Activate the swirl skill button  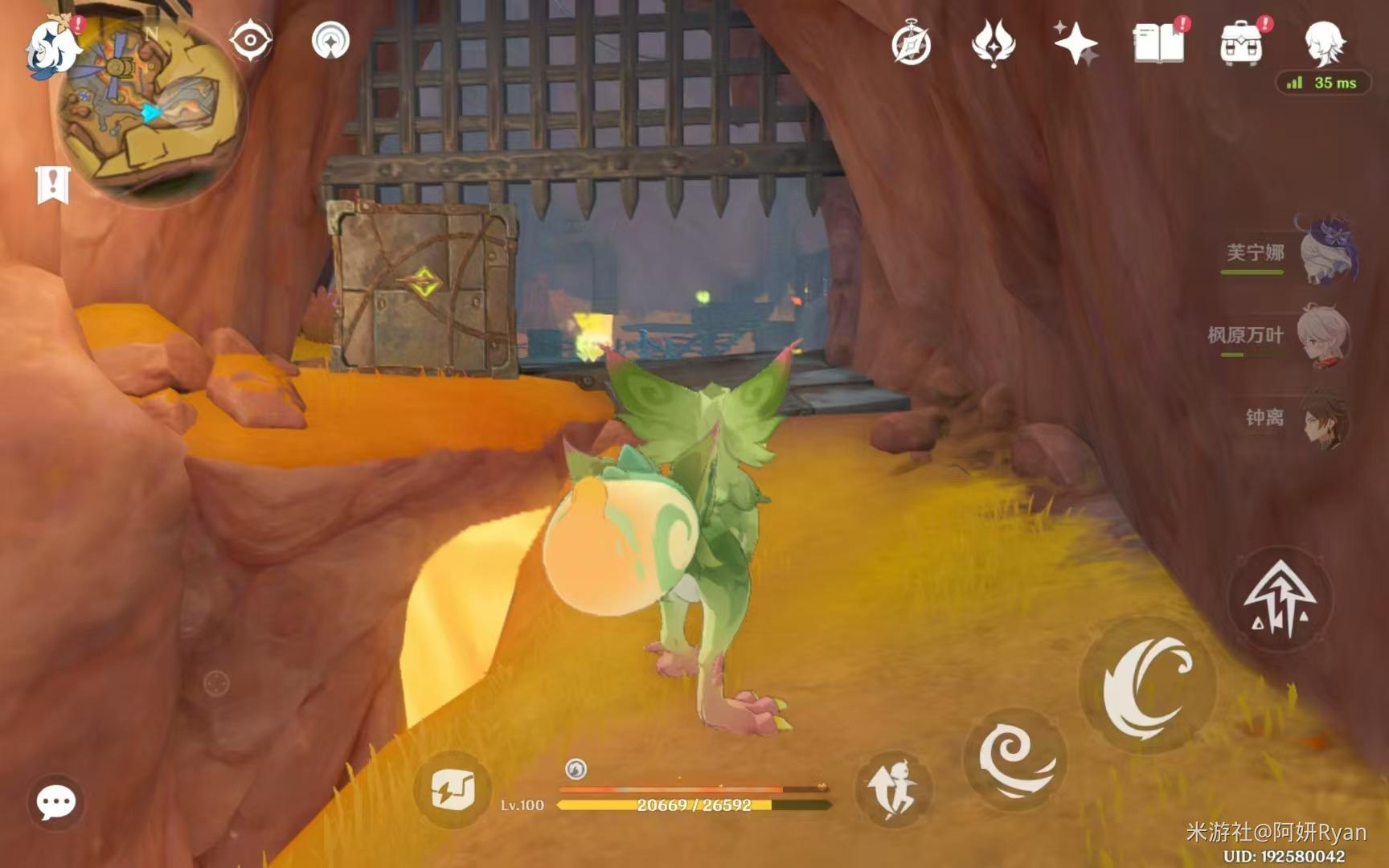pos(1015,758)
